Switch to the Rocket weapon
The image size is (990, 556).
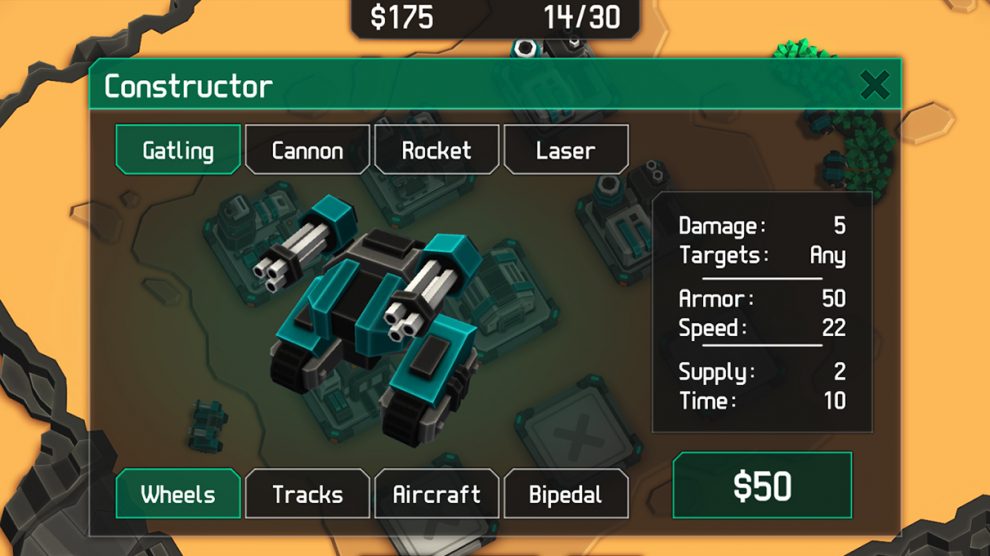click(x=436, y=150)
